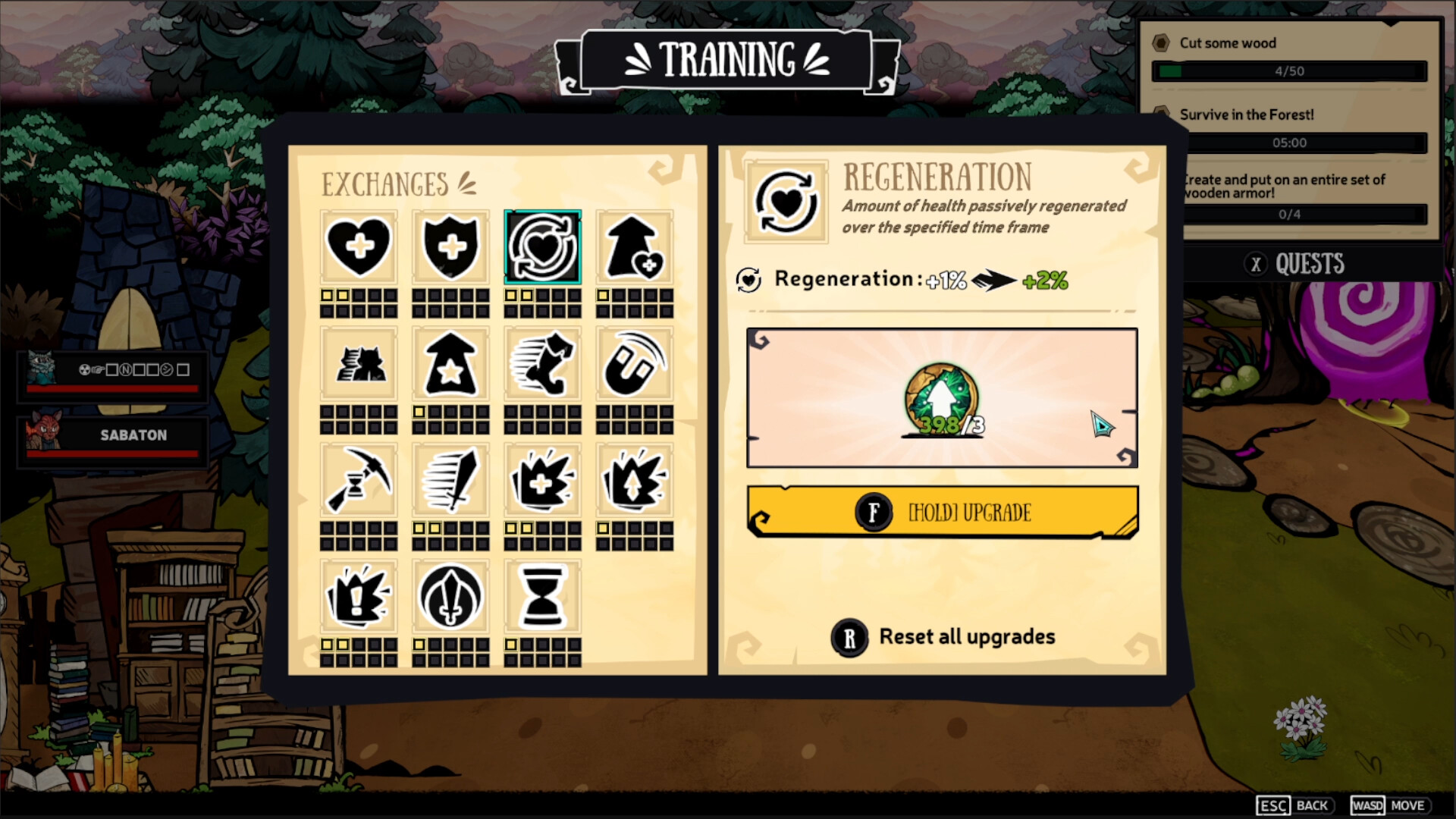
Task: Click the Regeneration upgrade icon
Action: click(543, 246)
